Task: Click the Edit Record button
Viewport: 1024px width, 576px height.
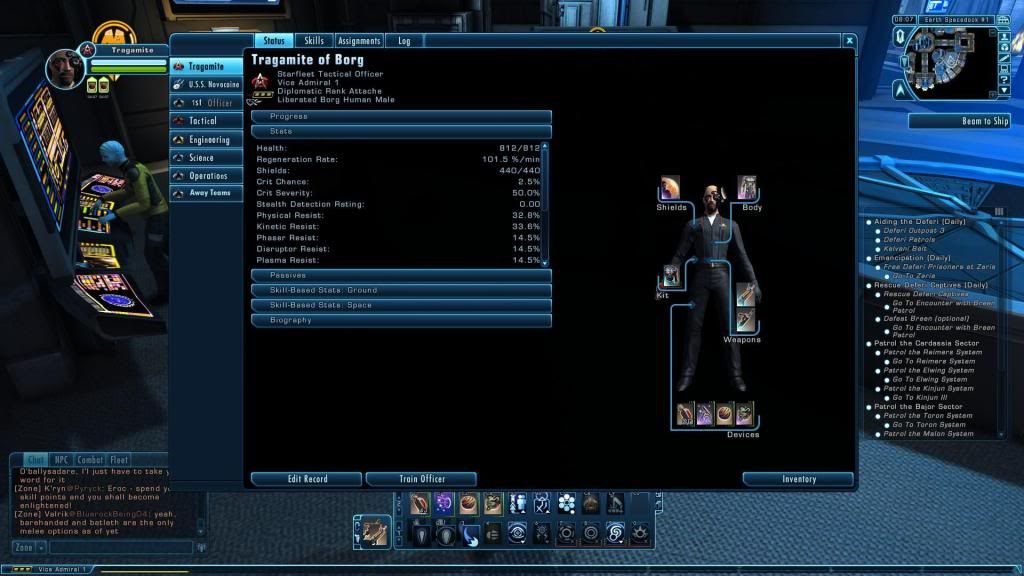Action: [x=307, y=479]
